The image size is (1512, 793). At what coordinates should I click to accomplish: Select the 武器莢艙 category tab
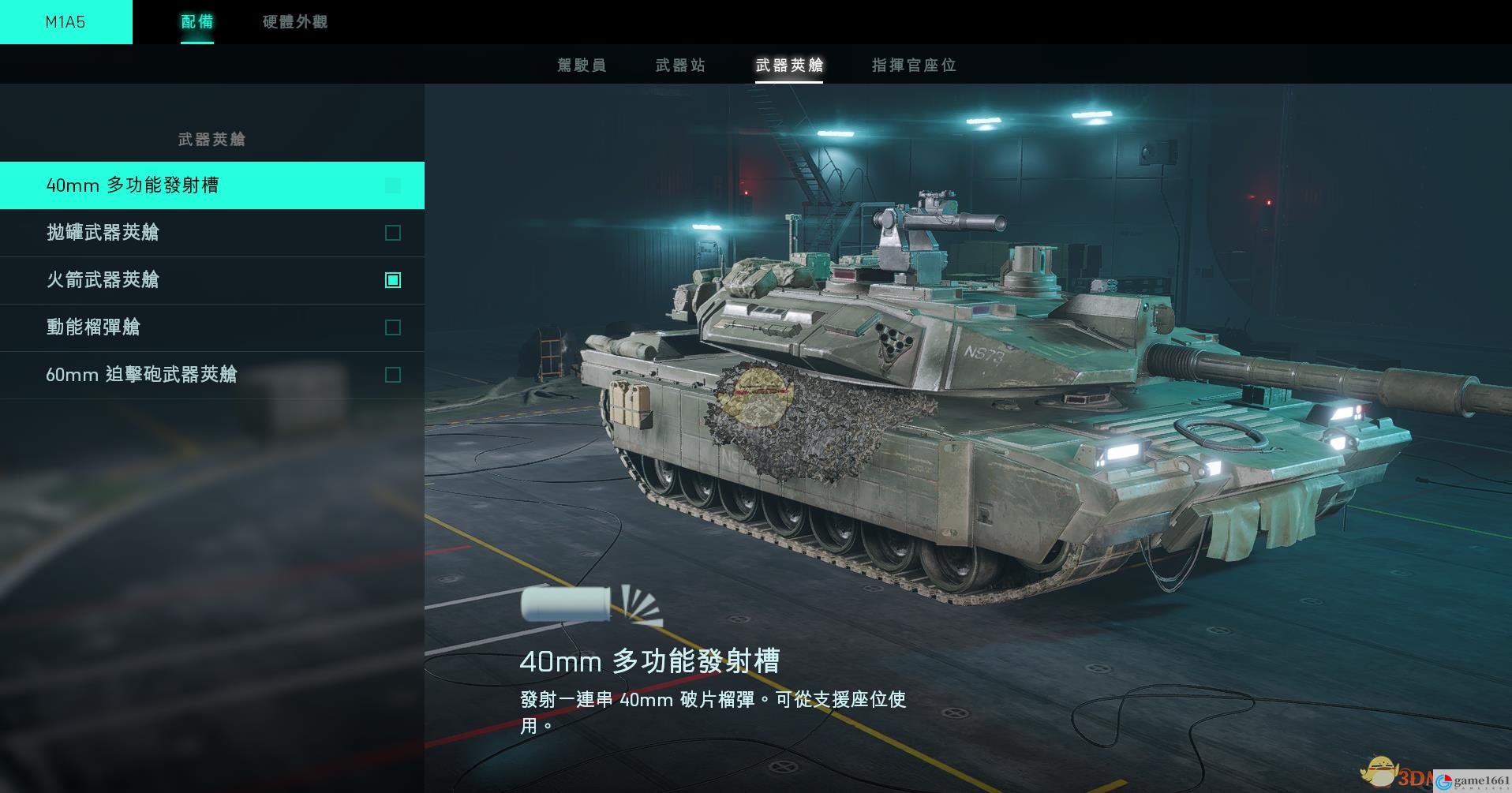click(789, 65)
